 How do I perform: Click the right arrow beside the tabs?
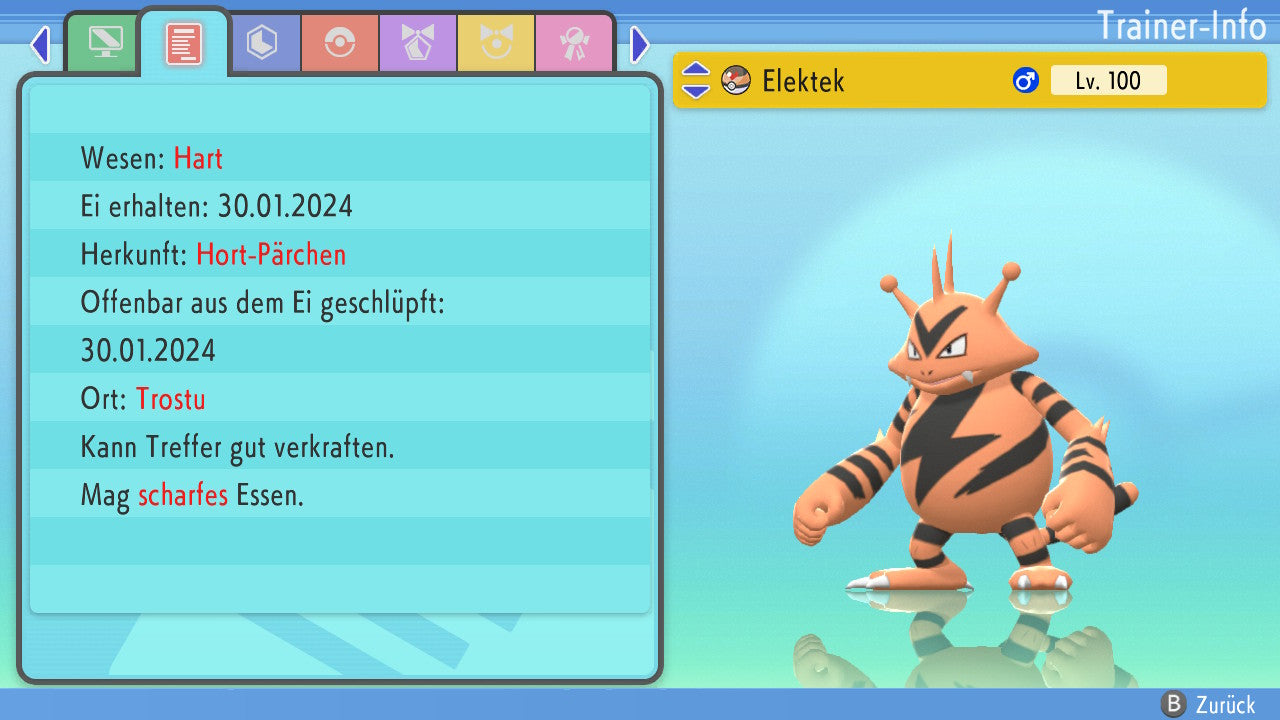click(x=640, y=44)
